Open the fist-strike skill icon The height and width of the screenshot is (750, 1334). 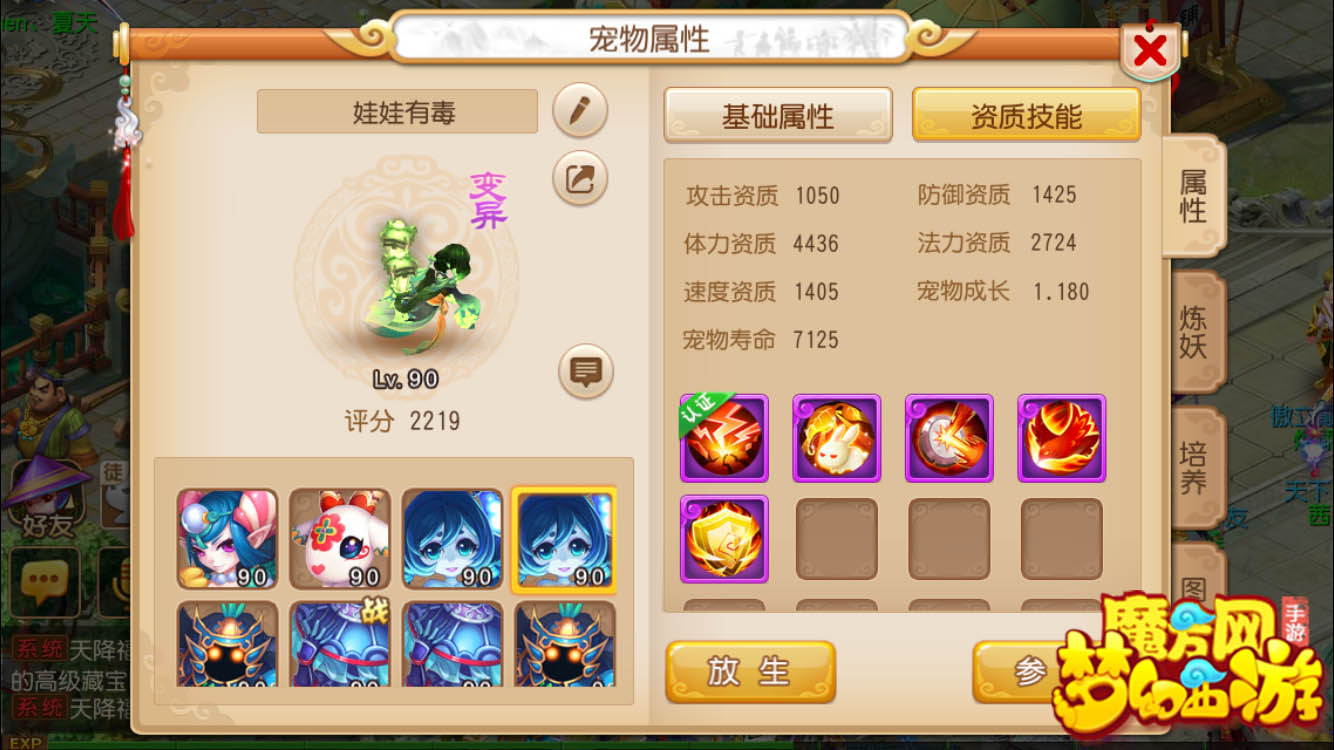click(x=949, y=437)
